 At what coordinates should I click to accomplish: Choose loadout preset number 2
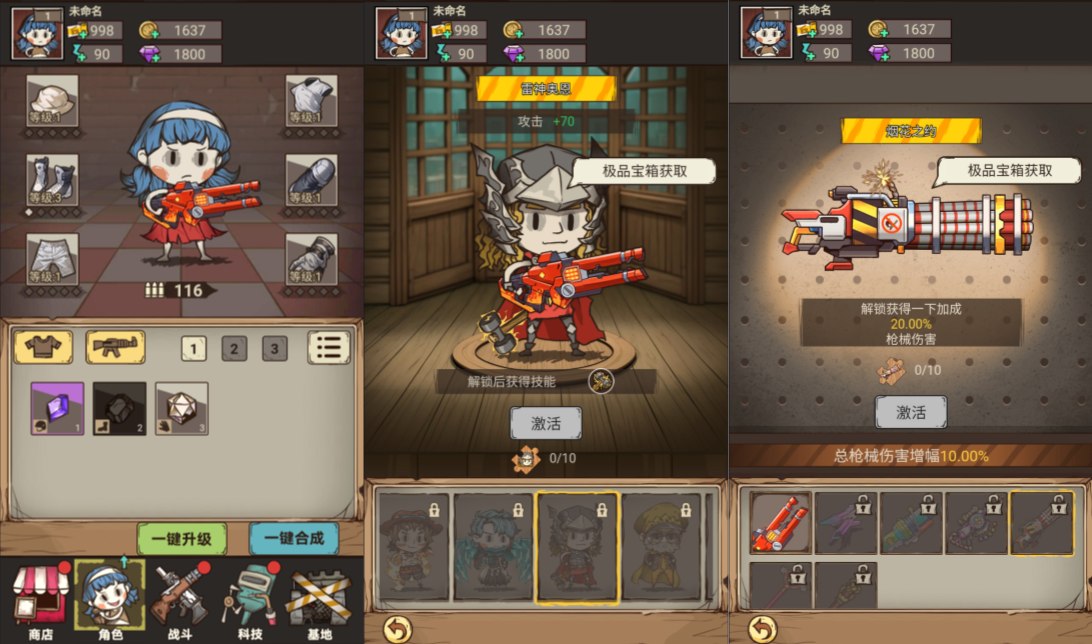pyautogui.click(x=234, y=349)
